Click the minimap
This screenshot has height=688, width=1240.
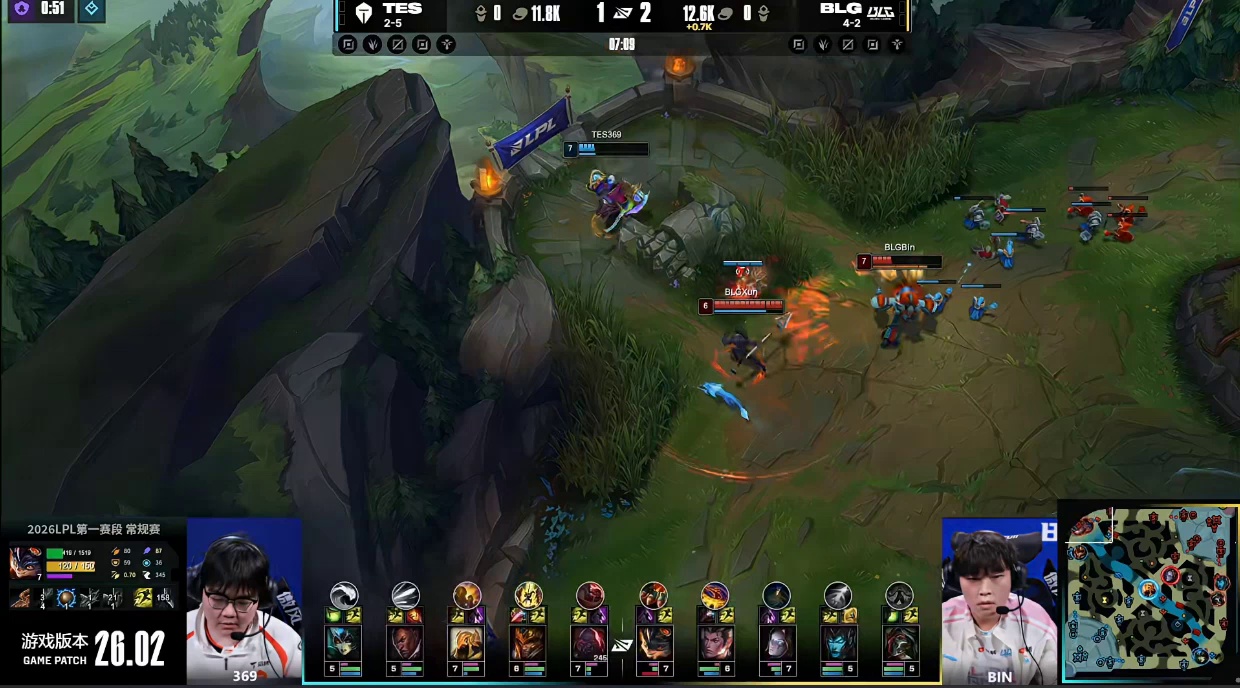click(x=1150, y=592)
